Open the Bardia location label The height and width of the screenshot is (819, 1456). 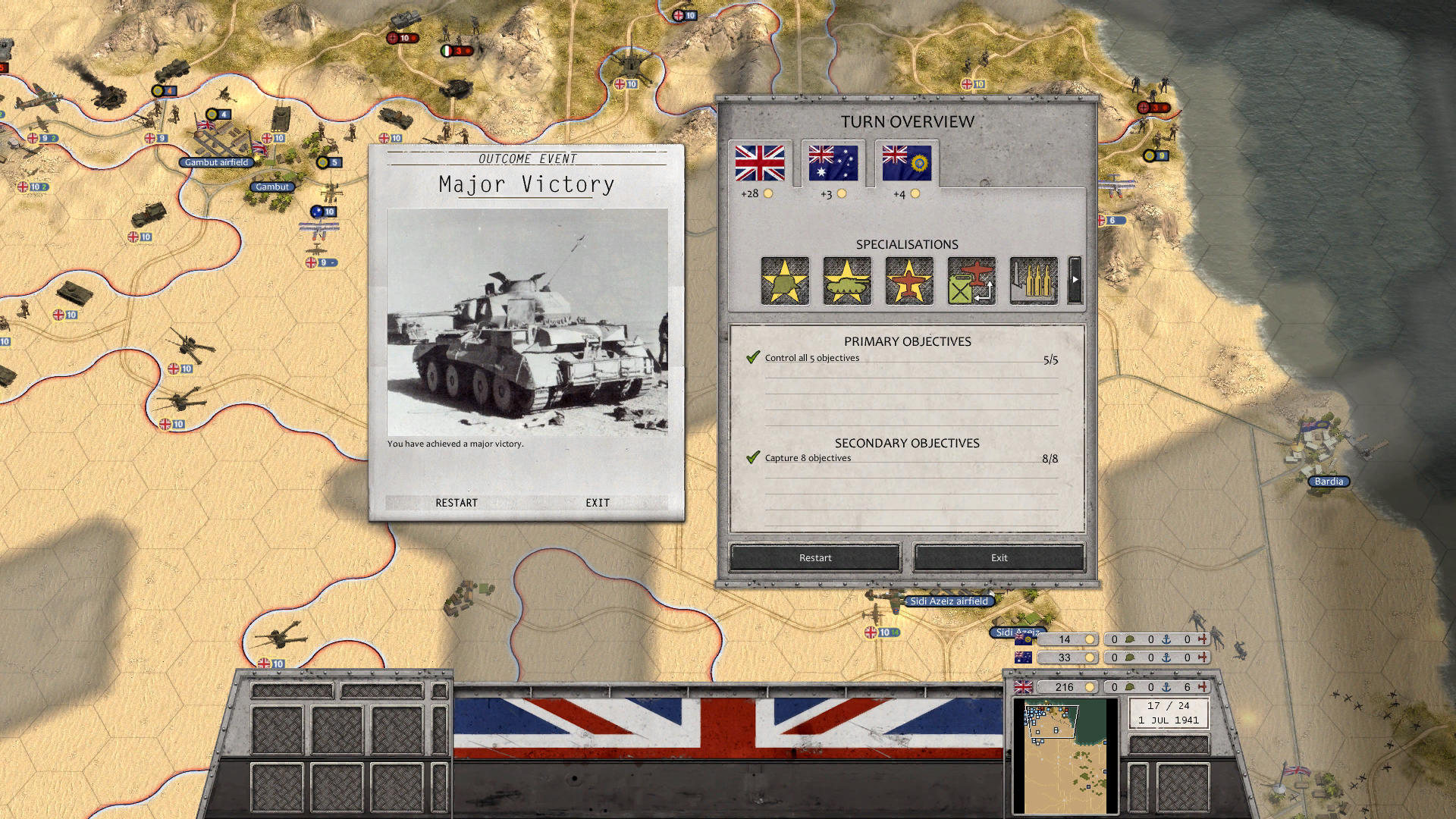click(1329, 481)
